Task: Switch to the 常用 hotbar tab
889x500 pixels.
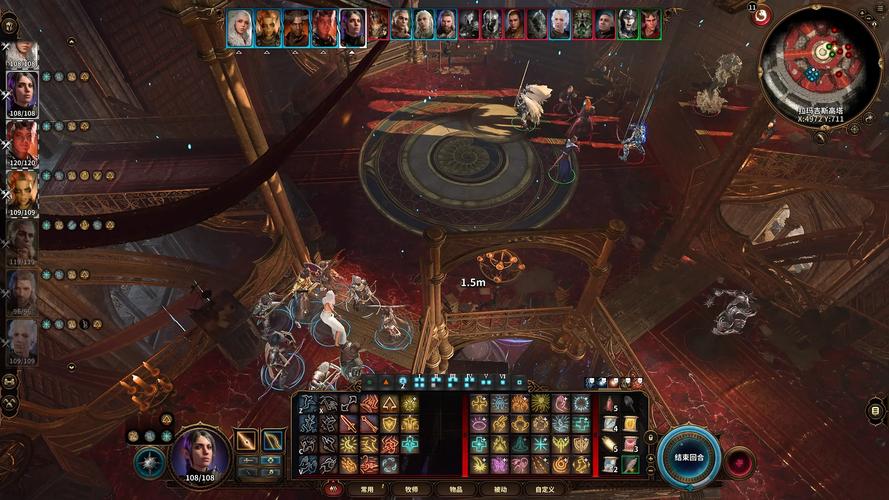Action: tap(367, 490)
